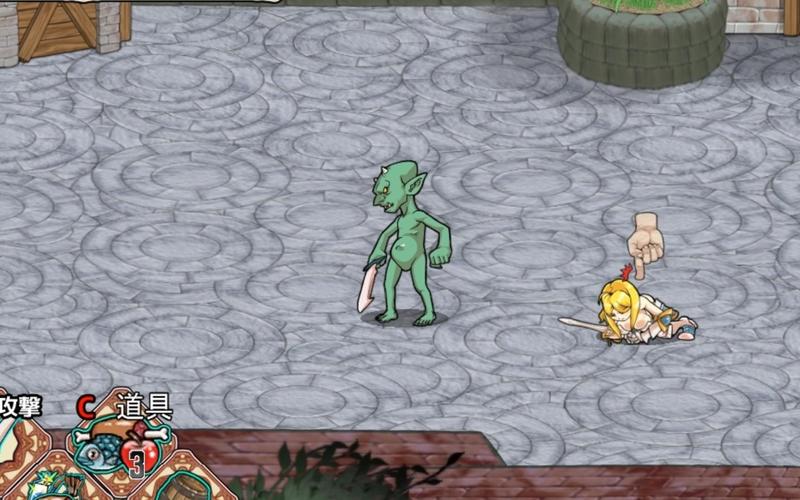Select the barrel item slot
This screenshot has width=800, height=500.
[185, 485]
